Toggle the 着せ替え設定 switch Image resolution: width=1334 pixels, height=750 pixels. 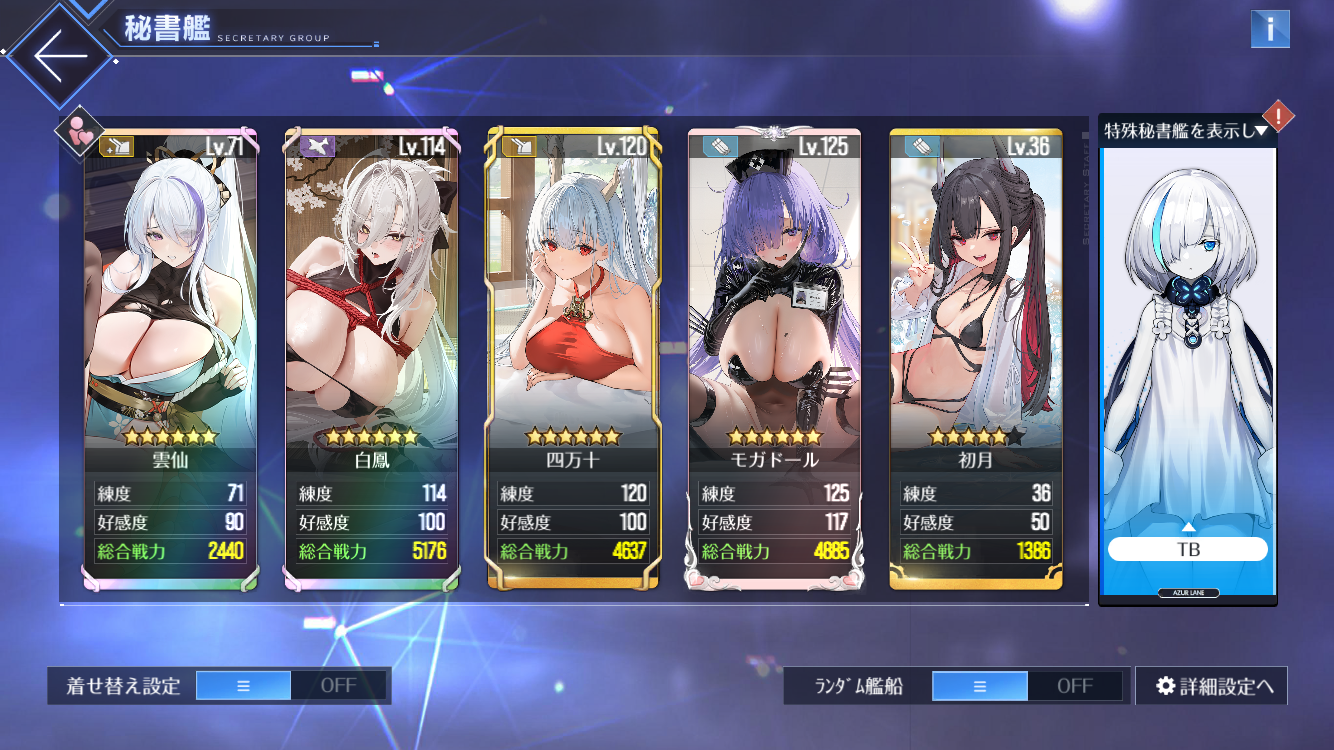point(291,686)
